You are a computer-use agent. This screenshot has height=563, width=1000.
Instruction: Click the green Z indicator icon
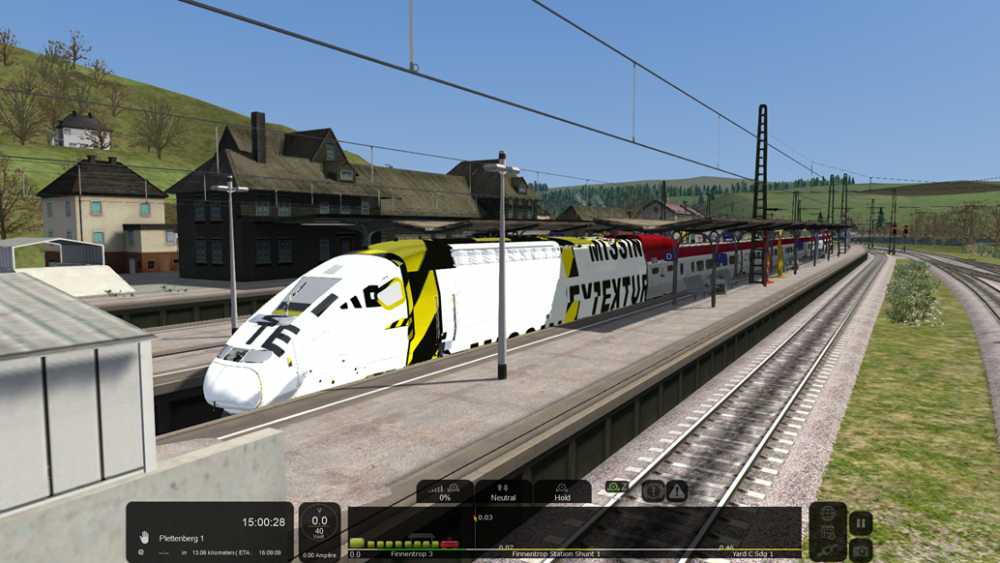(617, 487)
